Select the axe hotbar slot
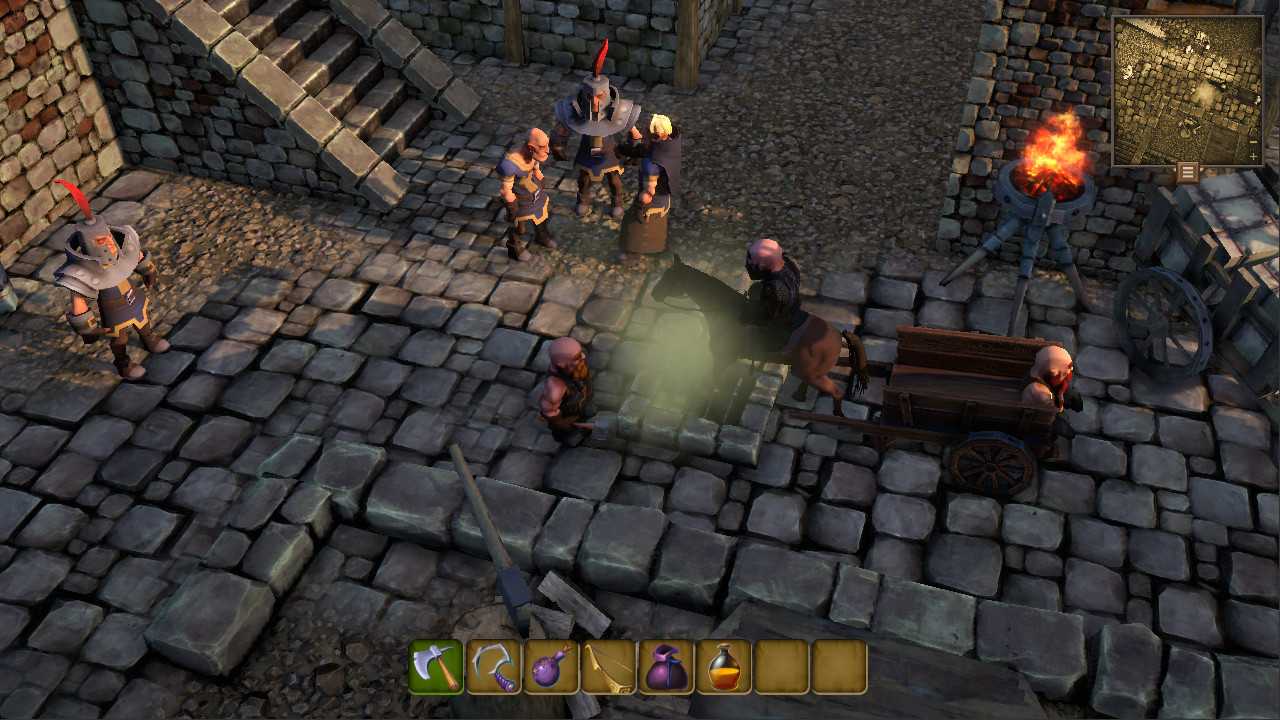The width and height of the screenshot is (1280, 720). pyautogui.click(x=436, y=666)
